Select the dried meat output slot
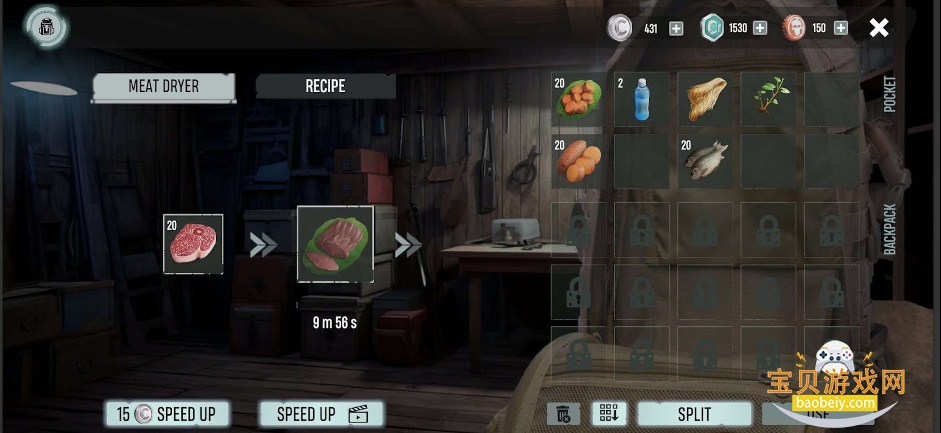This screenshot has height=433, width=941. tap(335, 244)
